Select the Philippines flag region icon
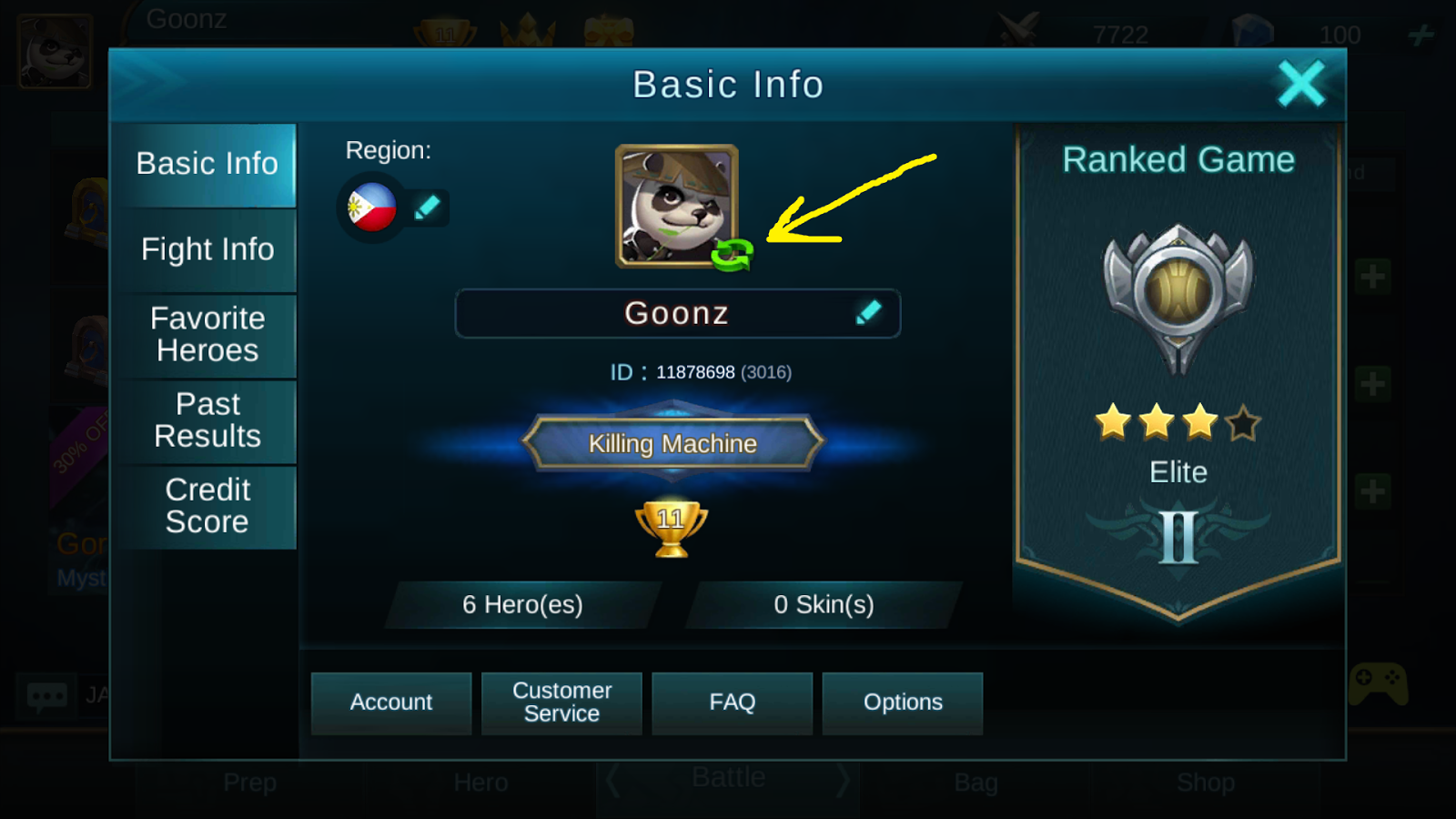Image resolution: width=1456 pixels, height=819 pixels. coord(370,207)
